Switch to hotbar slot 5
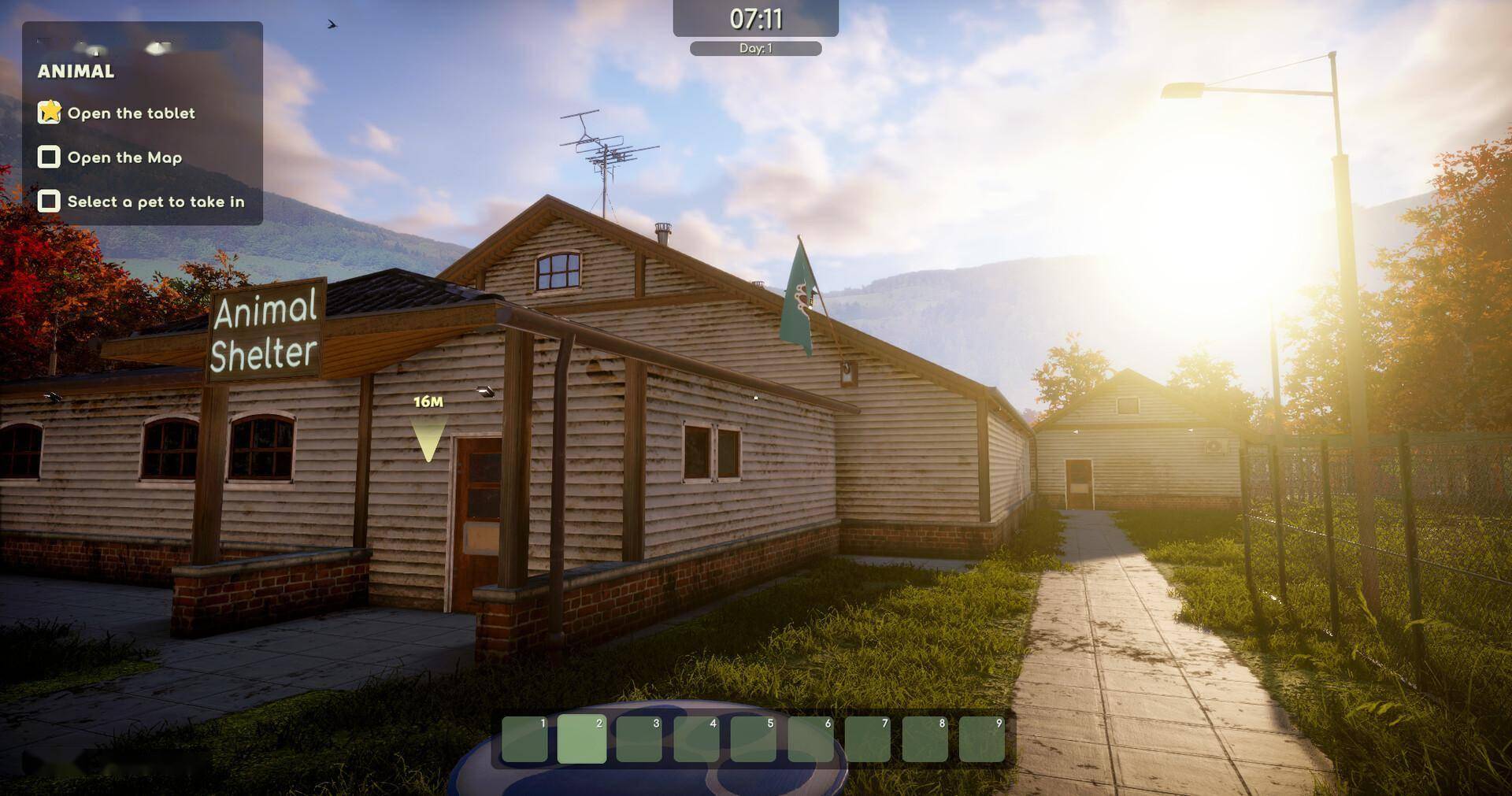The image size is (1512, 796). point(753,739)
